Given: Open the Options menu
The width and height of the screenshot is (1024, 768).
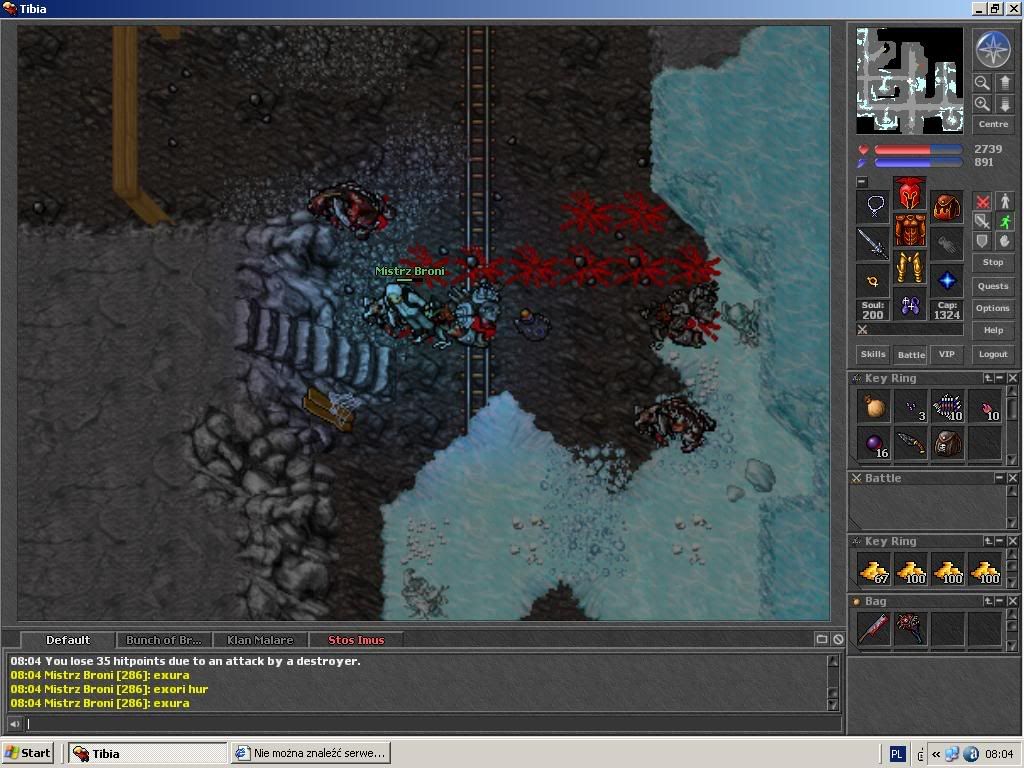Looking at the screenshot, I should [x=992, y=308].
